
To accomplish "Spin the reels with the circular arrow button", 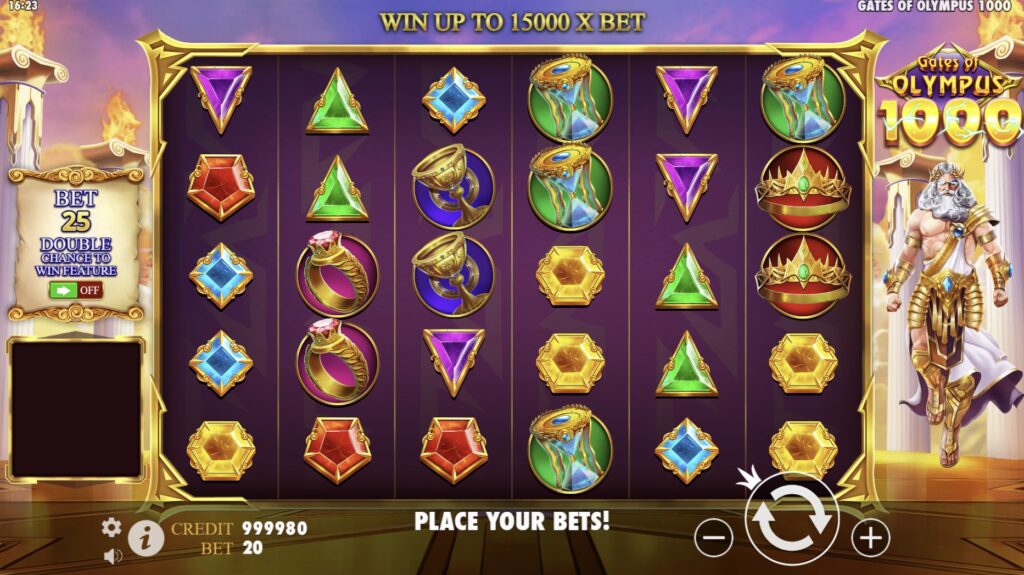I will [x=791, y=521].
